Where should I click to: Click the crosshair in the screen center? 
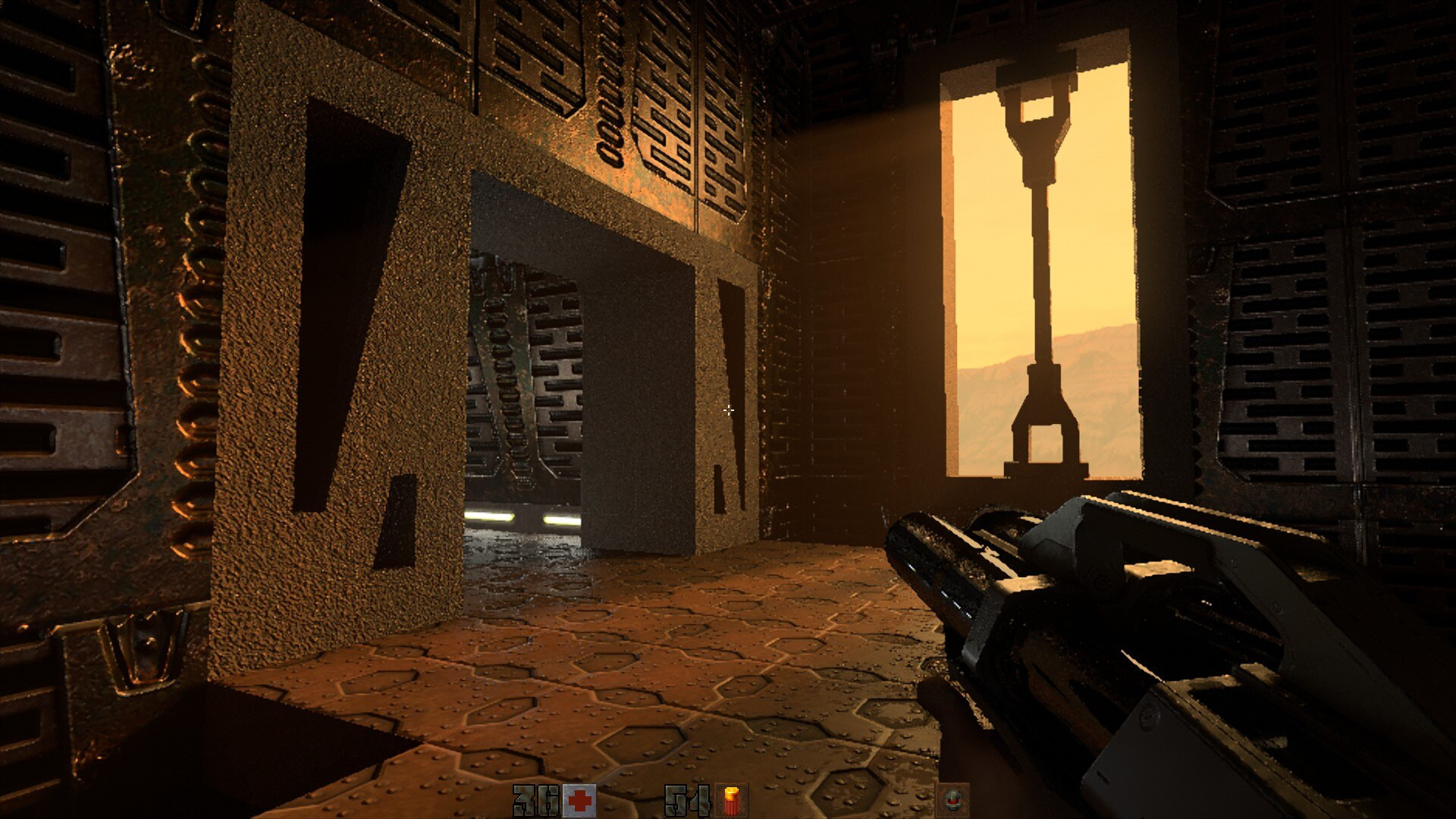(728, 410)
